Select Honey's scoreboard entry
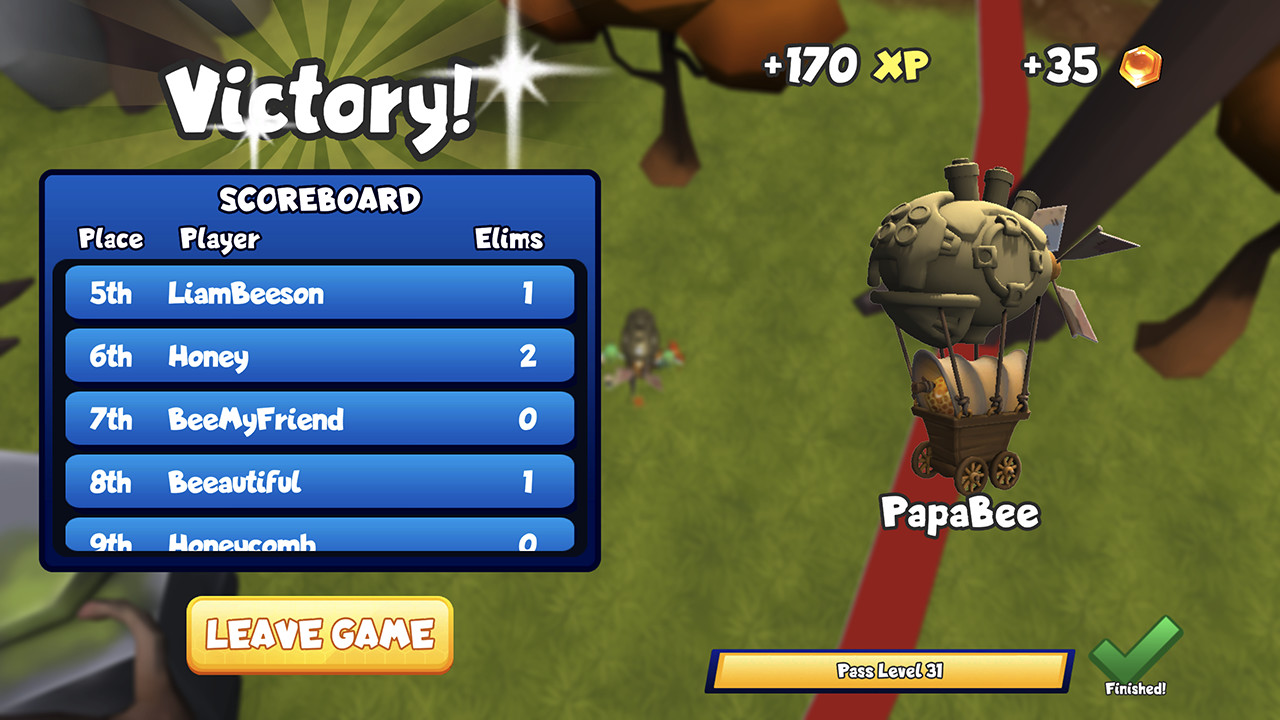Screen dimensions: 1280x720 pyautogui.click(x=318, y=356)
